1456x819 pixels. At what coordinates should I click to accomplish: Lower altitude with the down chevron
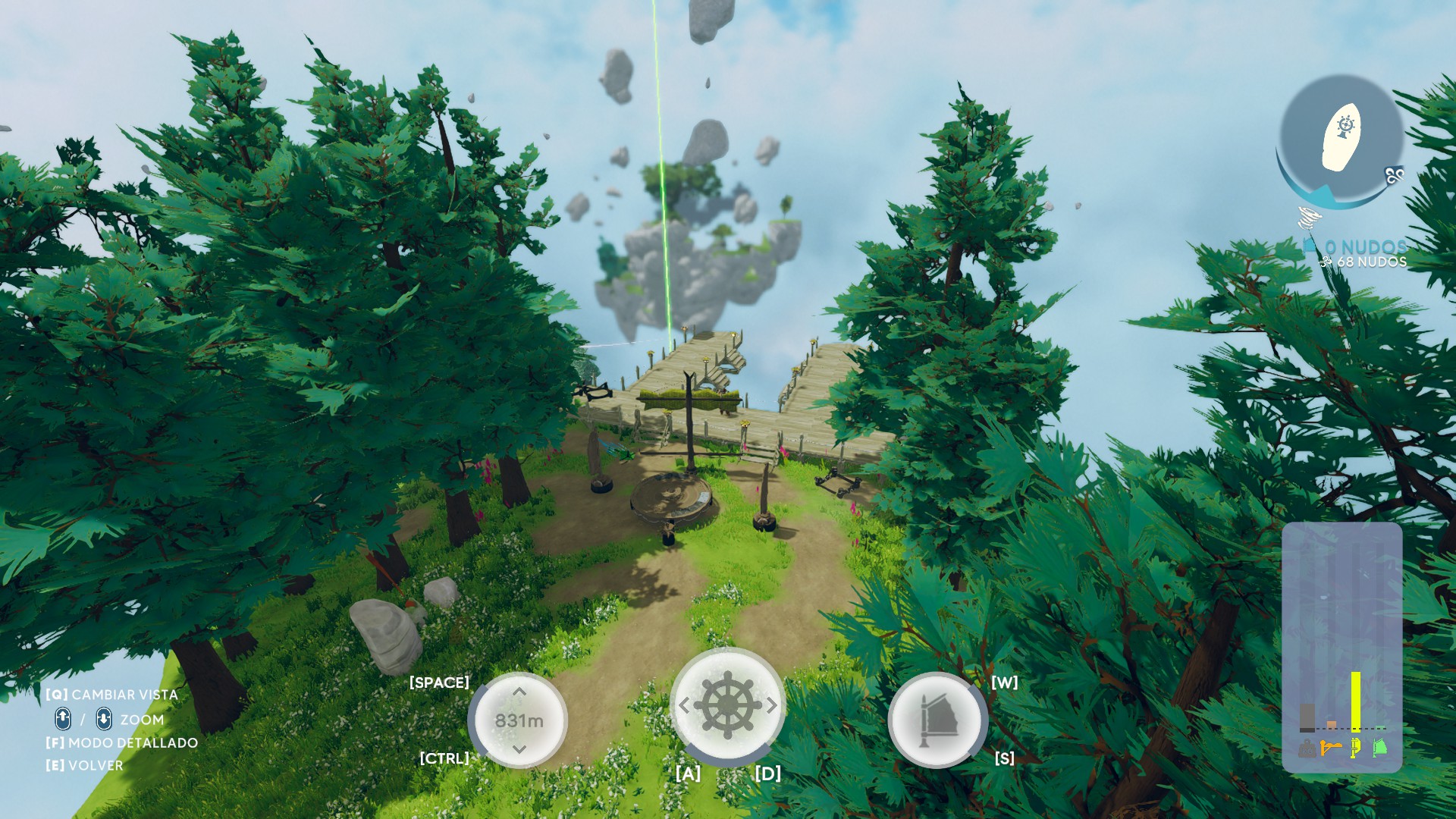click(519, 749)
